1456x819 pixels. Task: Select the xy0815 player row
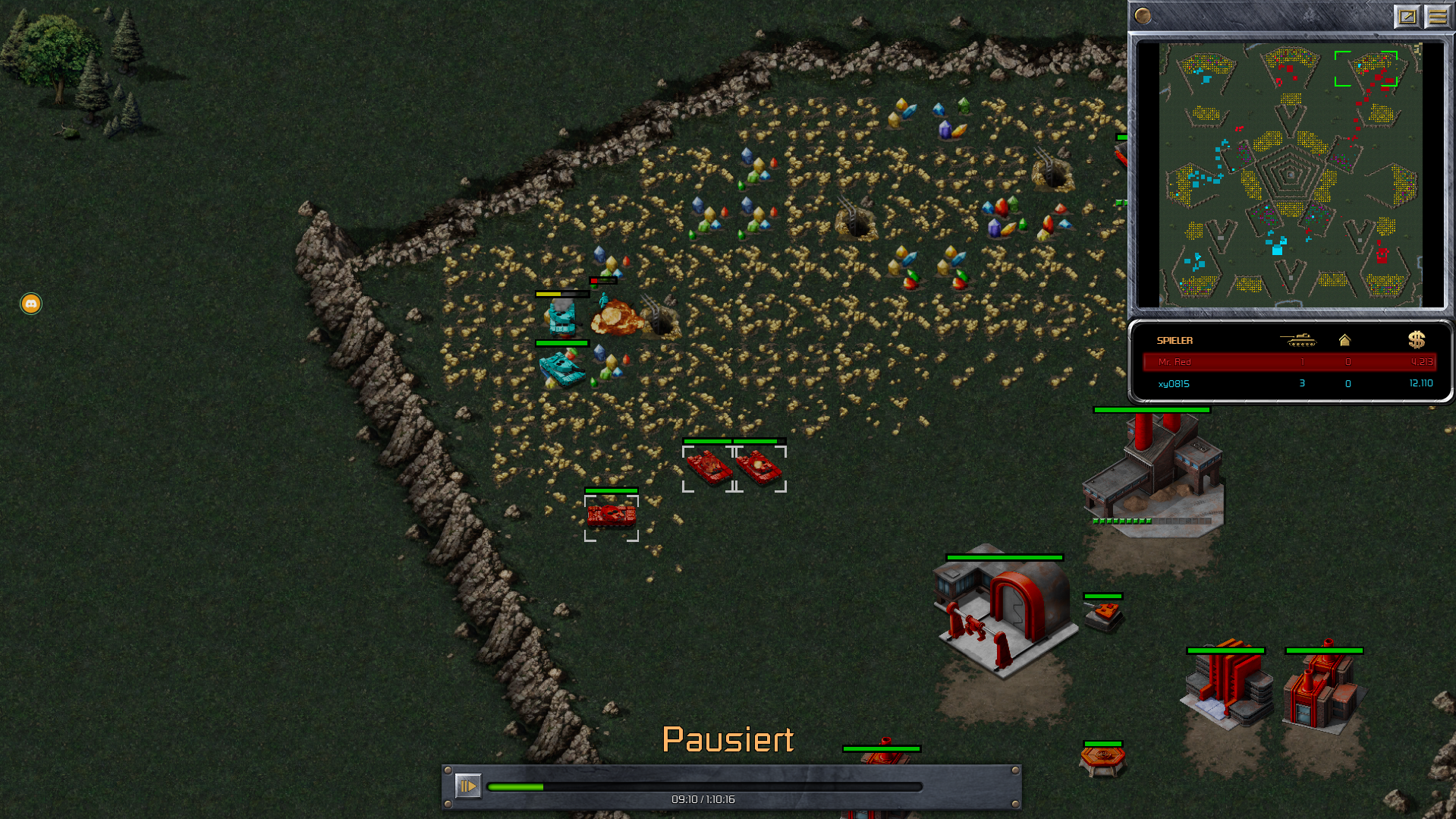tap(1289, 383)
